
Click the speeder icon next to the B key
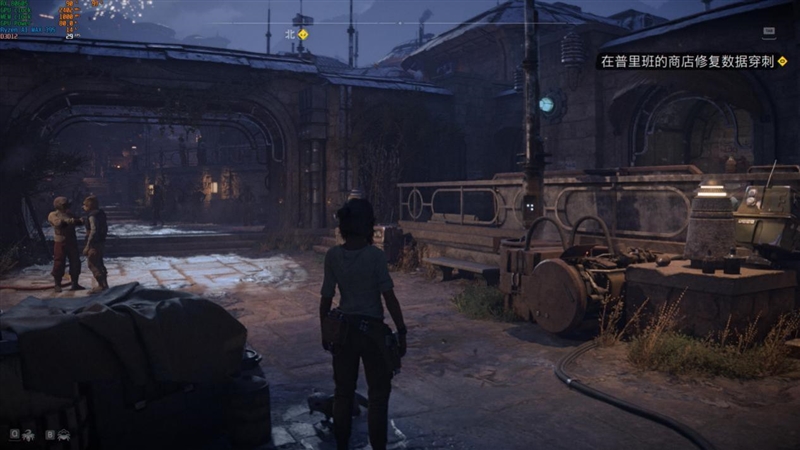(64, 435)
